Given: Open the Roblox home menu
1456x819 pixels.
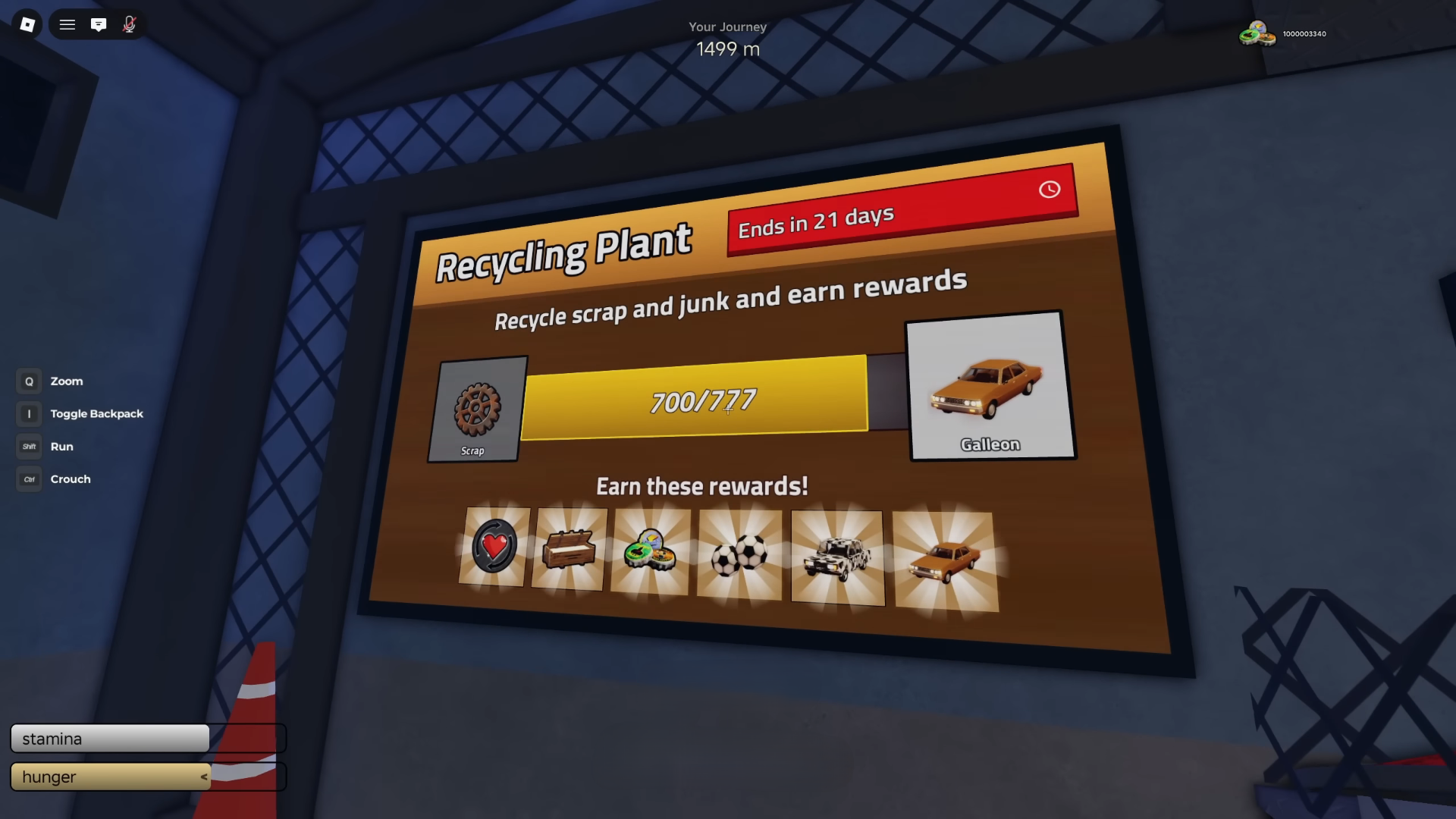Looking at the screenshot, I should (x=28, y=24).
